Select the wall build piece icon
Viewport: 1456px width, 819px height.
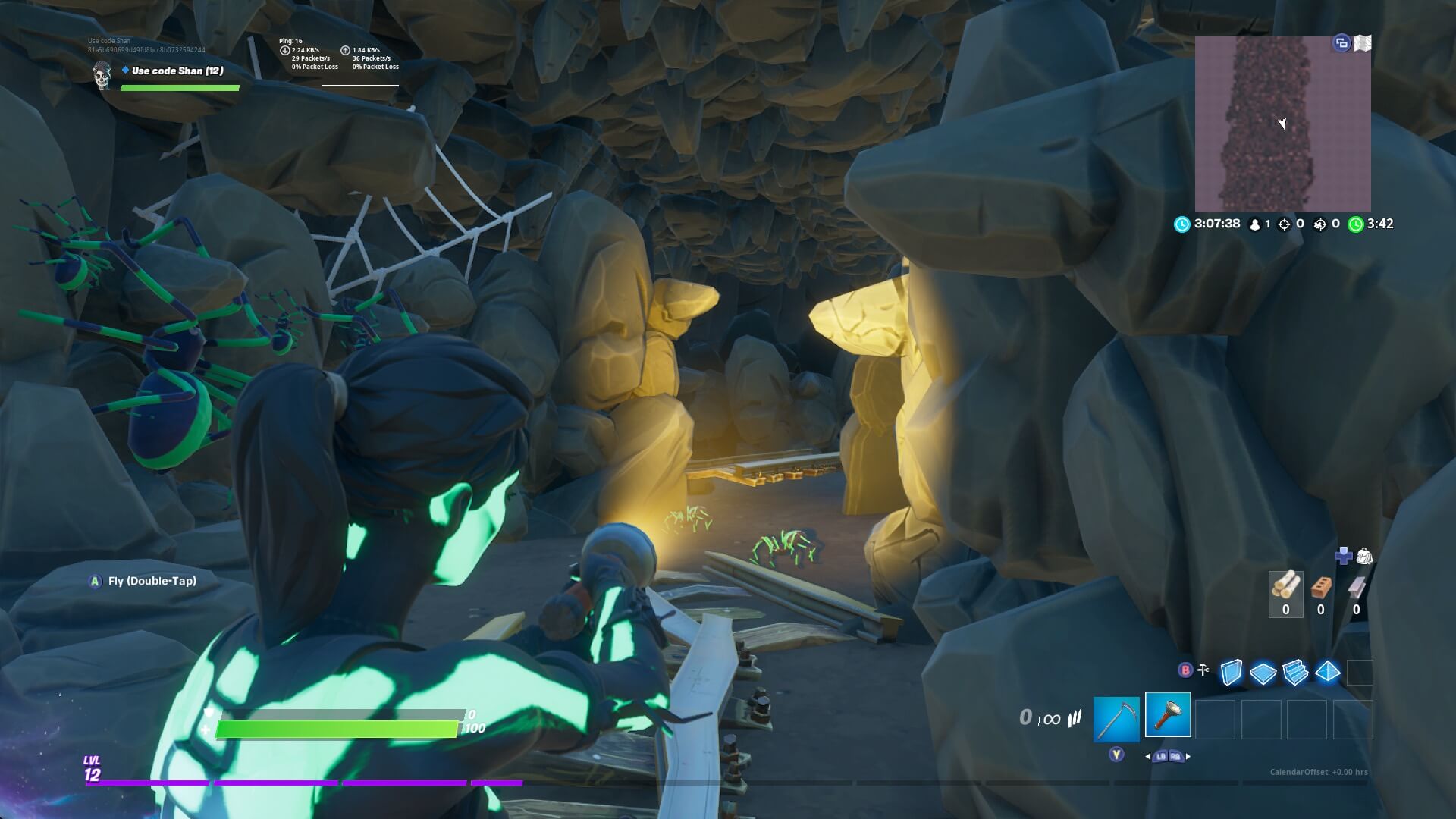[1230, 673]
